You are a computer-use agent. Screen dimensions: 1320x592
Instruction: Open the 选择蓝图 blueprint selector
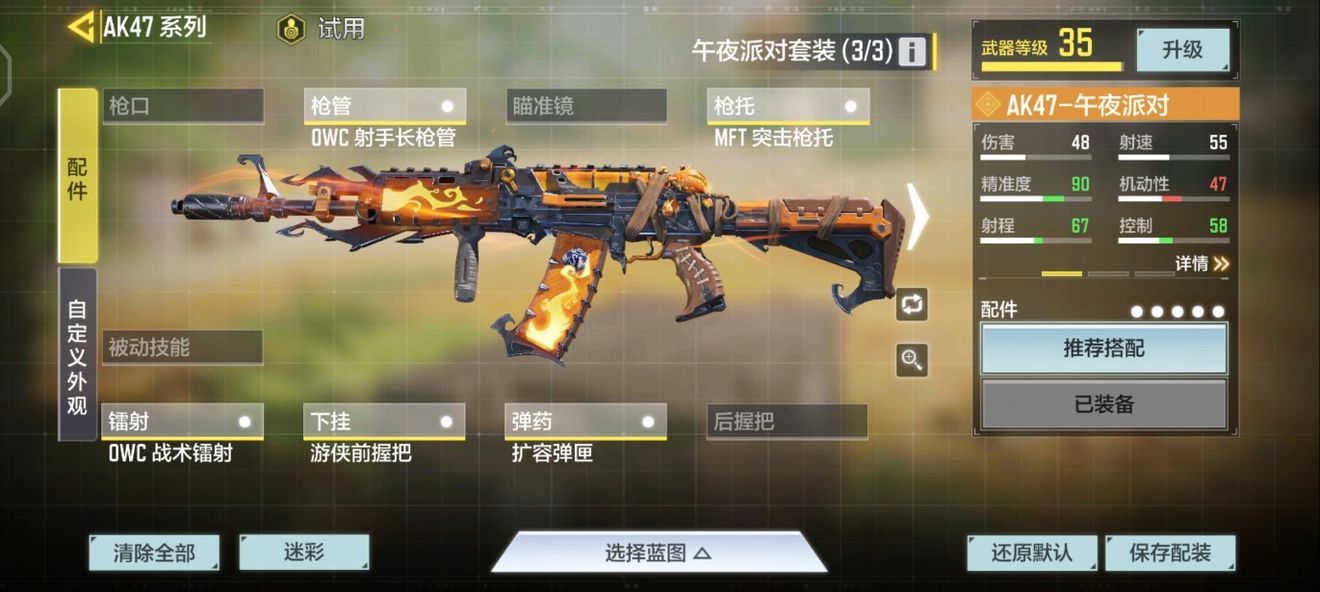658,553
